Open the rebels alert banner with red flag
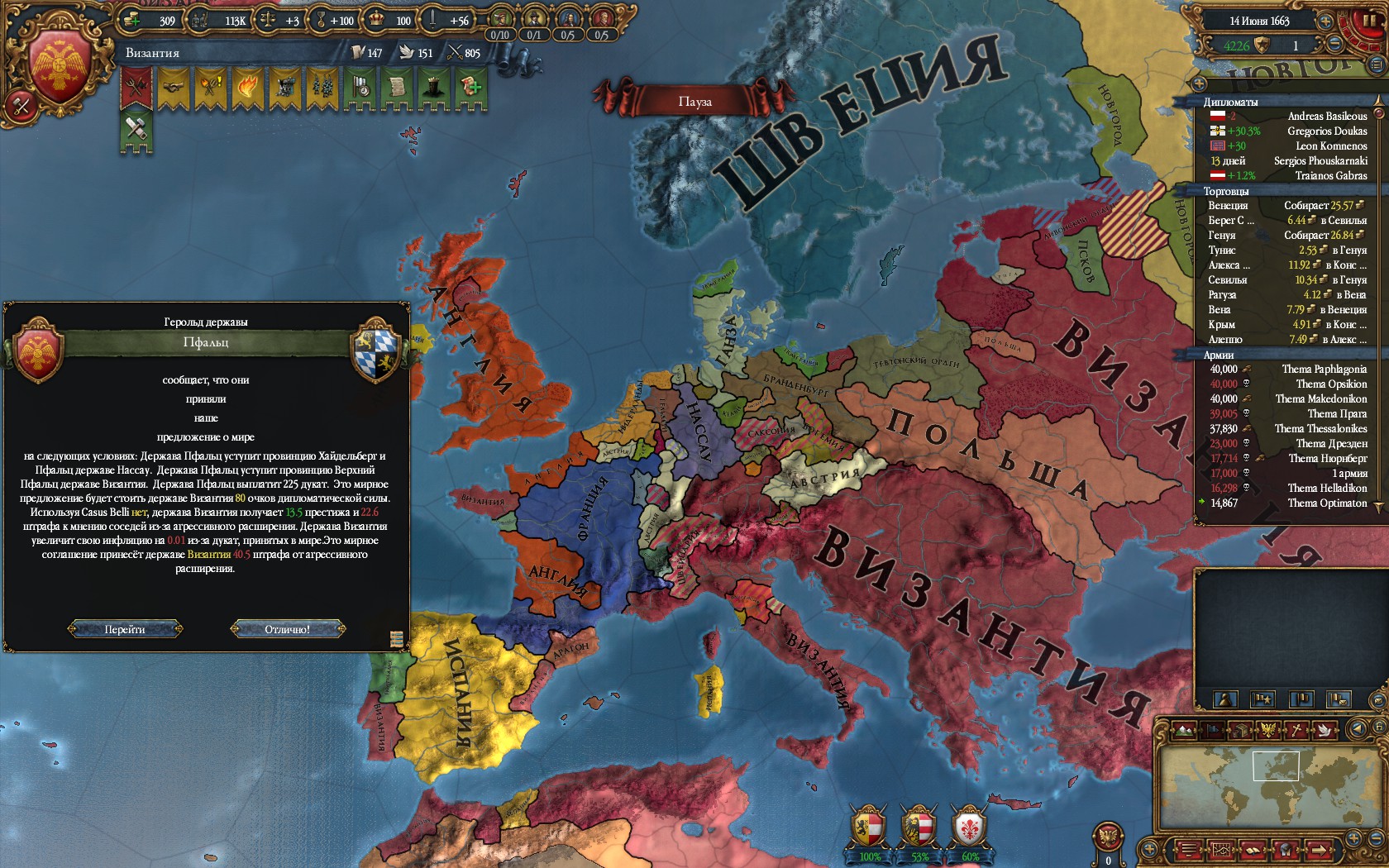This screenshot has width=1389, height=868. coord(136,88)
